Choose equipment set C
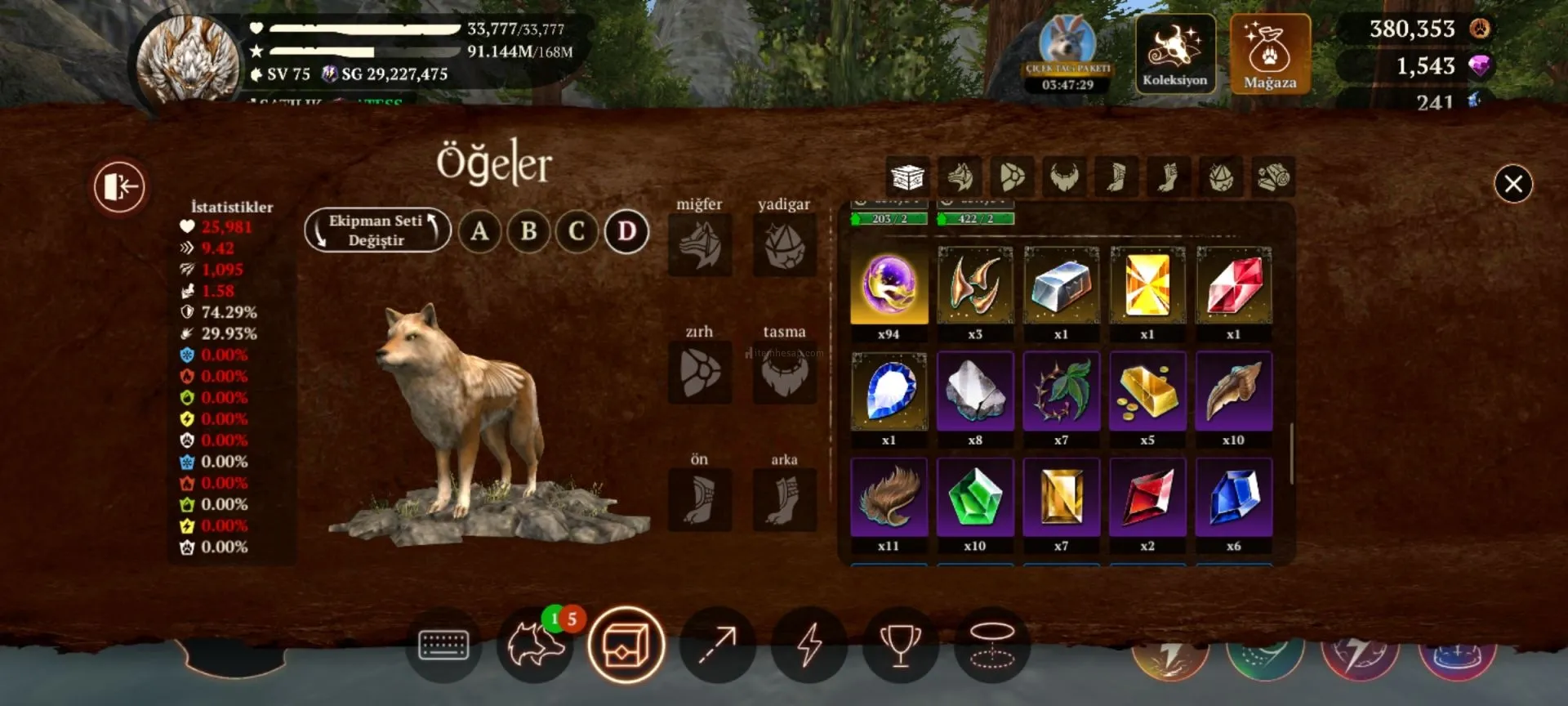Image resolution: width=1568 pixels, height=706 pixels. click(x=577, y=231)
